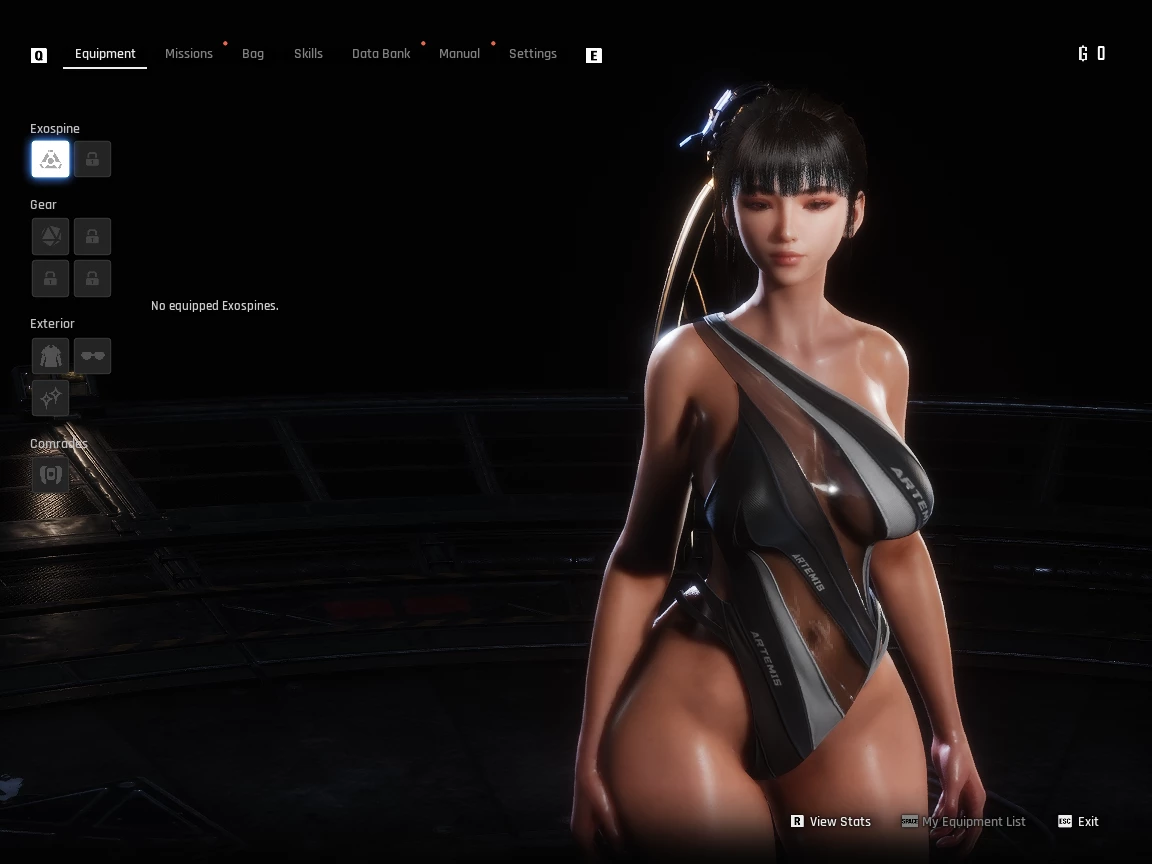
Task: Go to the Skills tab
Action: coord(308,54)
